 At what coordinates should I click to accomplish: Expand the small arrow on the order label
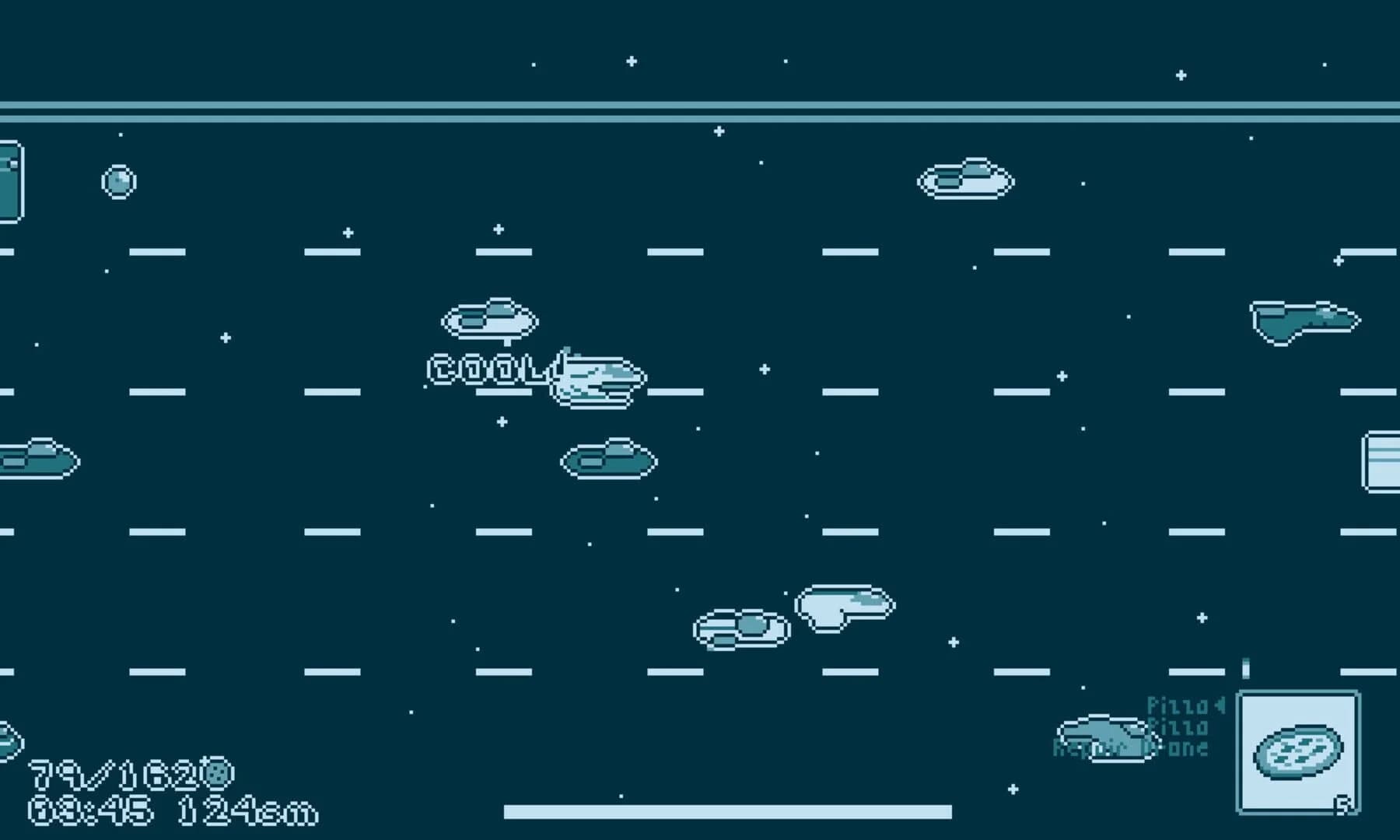(x=1219, y=705)
